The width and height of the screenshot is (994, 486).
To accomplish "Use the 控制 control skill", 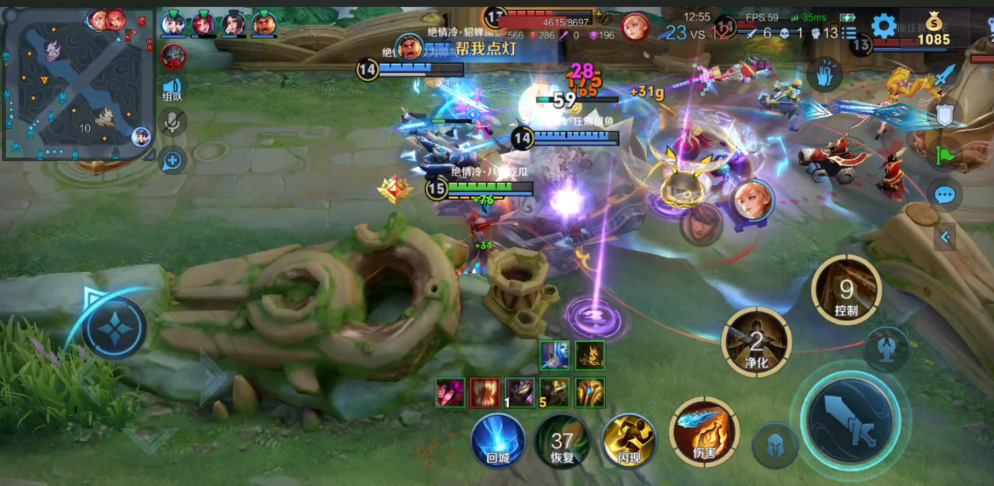I will [846, 292].
